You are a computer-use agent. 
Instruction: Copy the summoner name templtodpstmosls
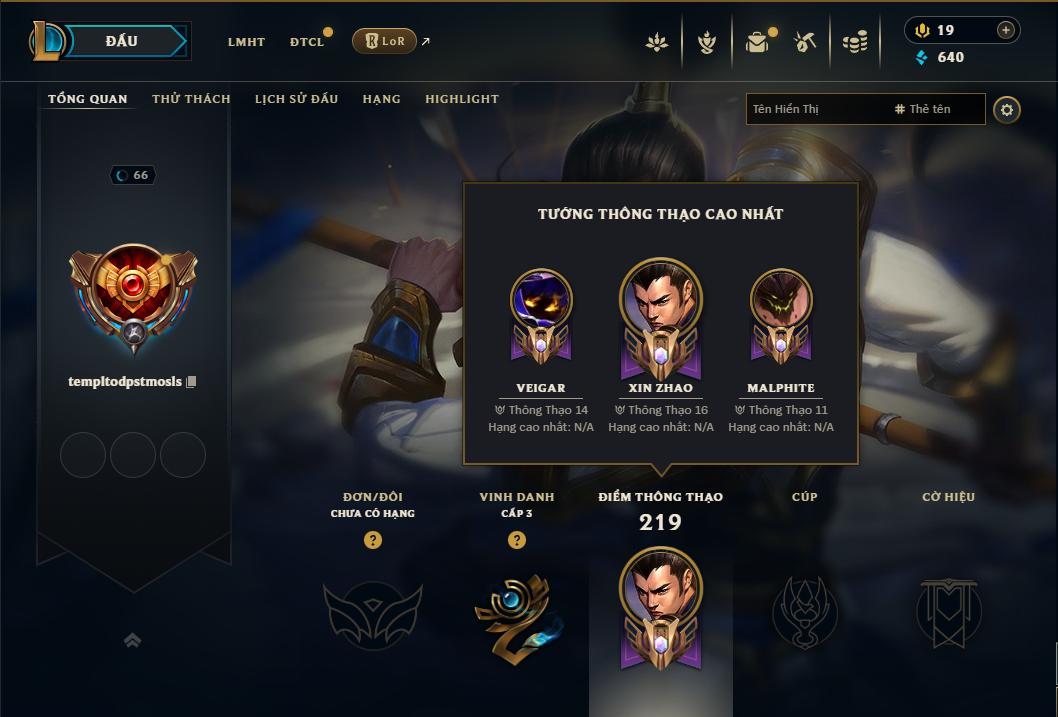pyautogui.click(x=191, y=382)
